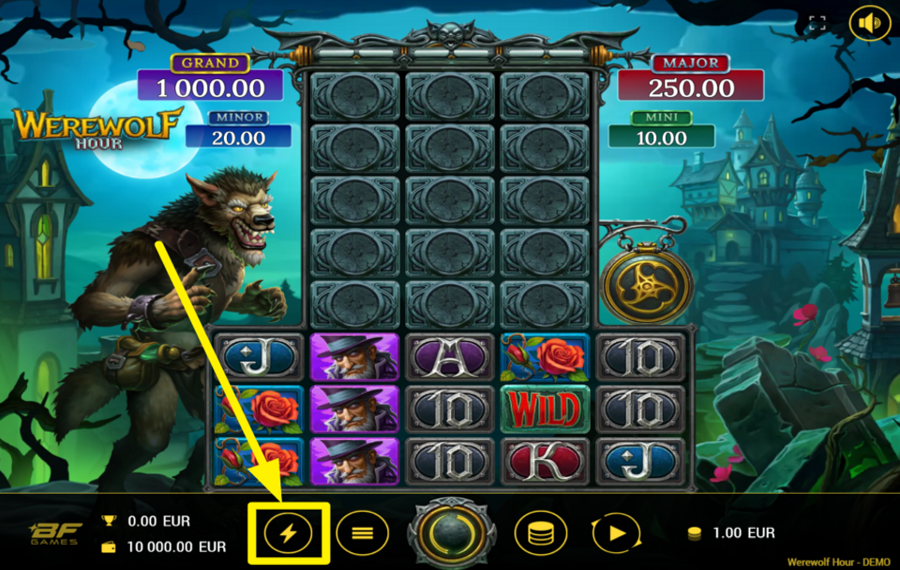
Task: Start autoplay with the play arrow button
Action: pyautogui.click(x=616, y=533)
